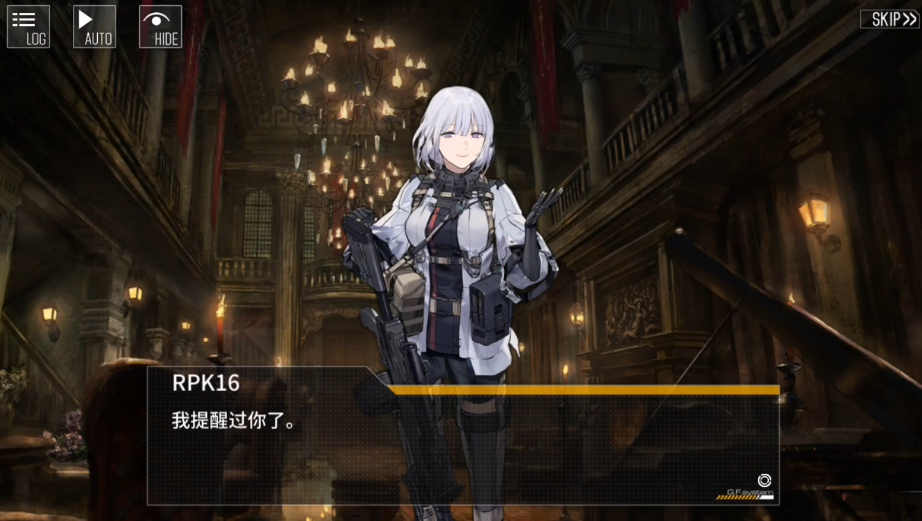Open the dialogue LOG
Image resolution: width=922 pixels, height=521 pixels.
click(x=28, y=27)
